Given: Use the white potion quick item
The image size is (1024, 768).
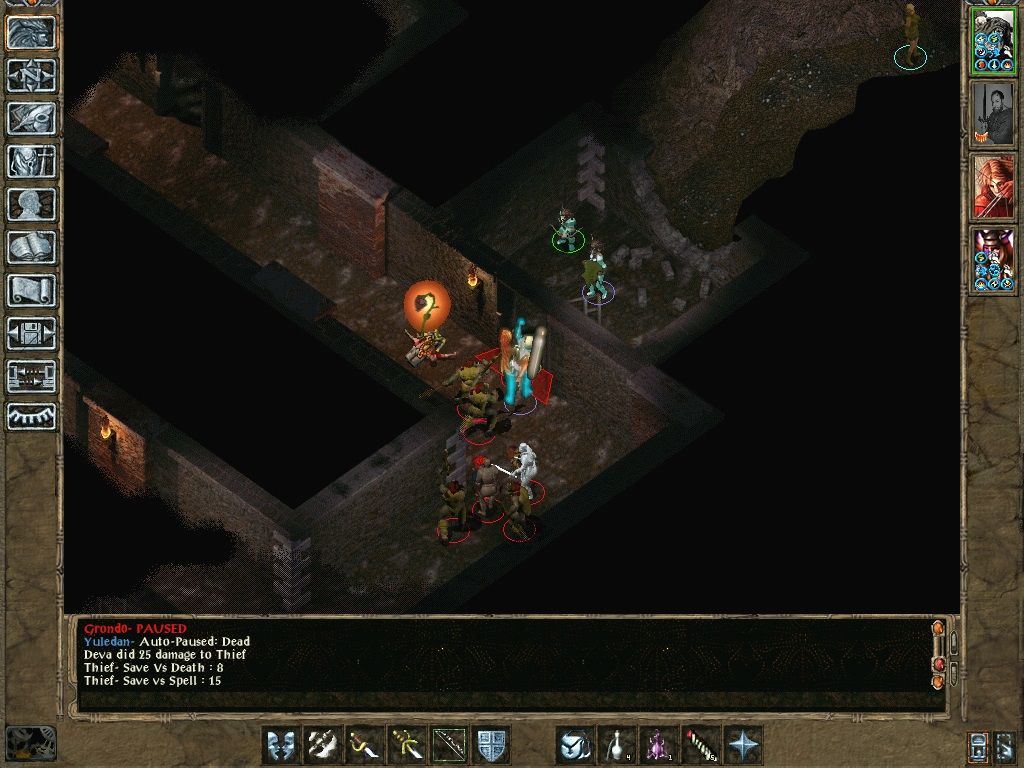Looking at the screenshot, I should click(617, 745).
